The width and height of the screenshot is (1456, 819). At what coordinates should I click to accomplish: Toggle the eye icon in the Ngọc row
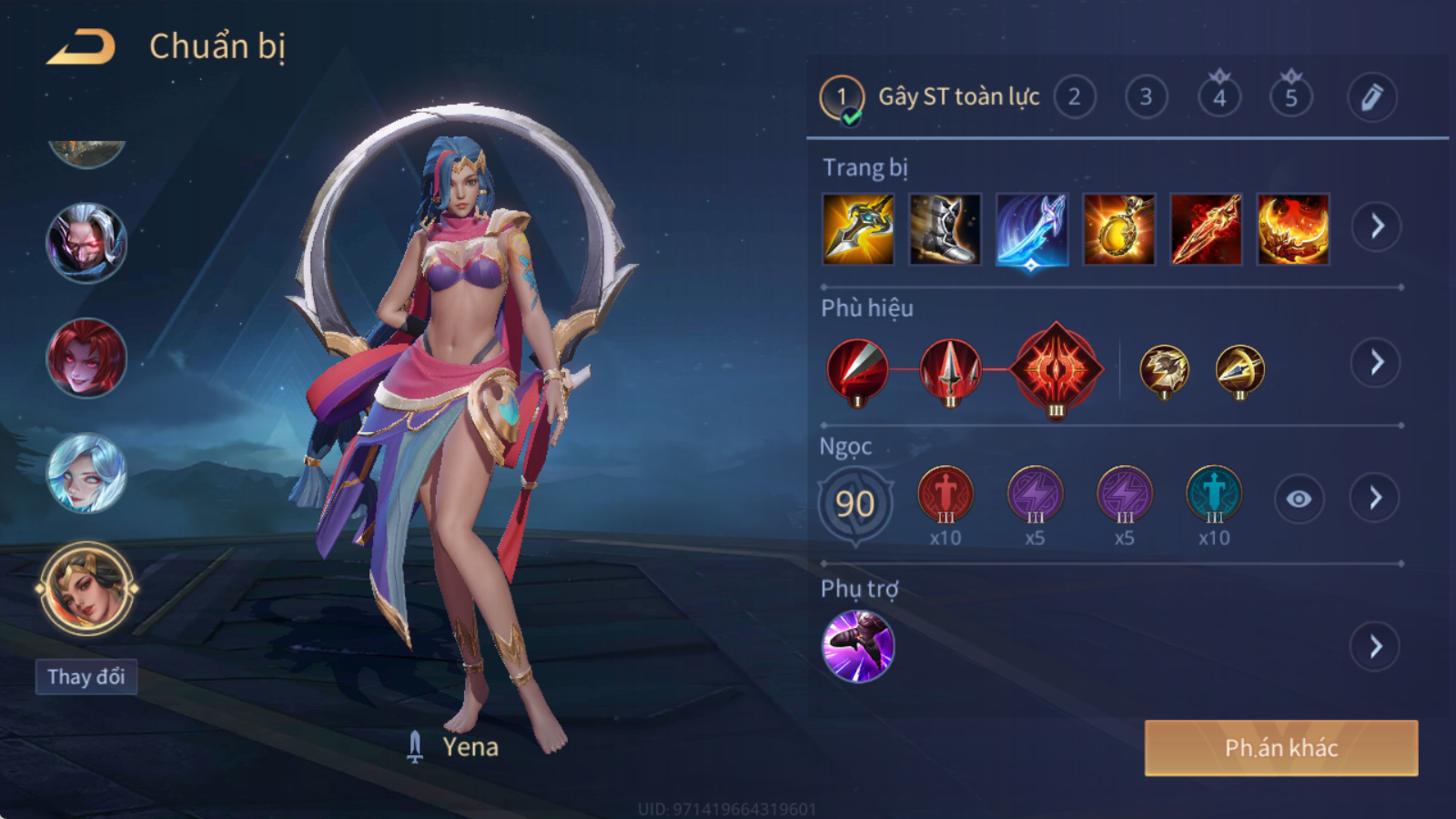pyautogui.click(x=1299, y=499)
